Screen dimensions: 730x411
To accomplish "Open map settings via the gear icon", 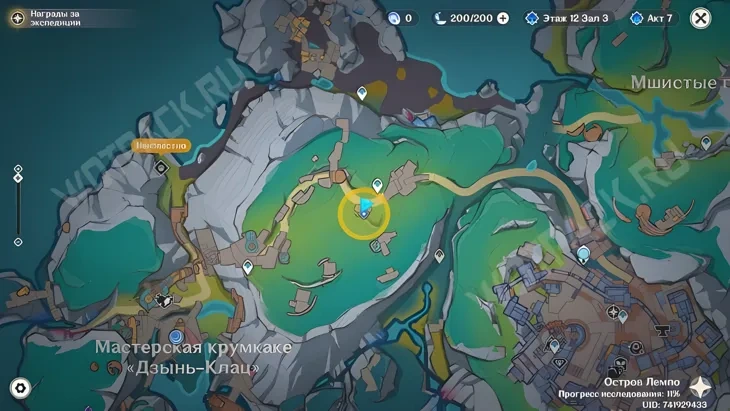I will coord(19,388).
